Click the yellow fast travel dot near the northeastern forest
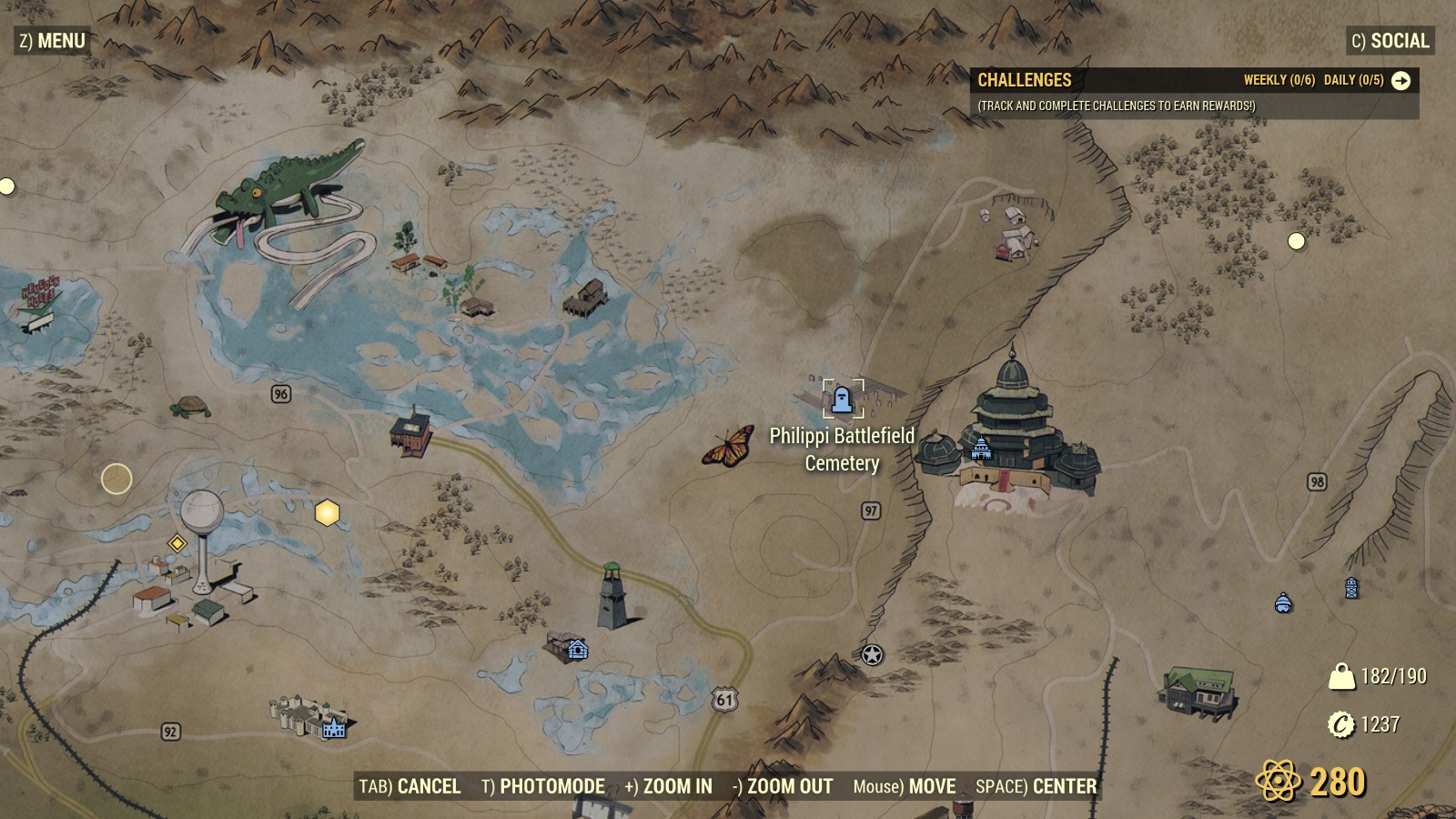This screenshot has width=1456, height=819. (1295, 240)
